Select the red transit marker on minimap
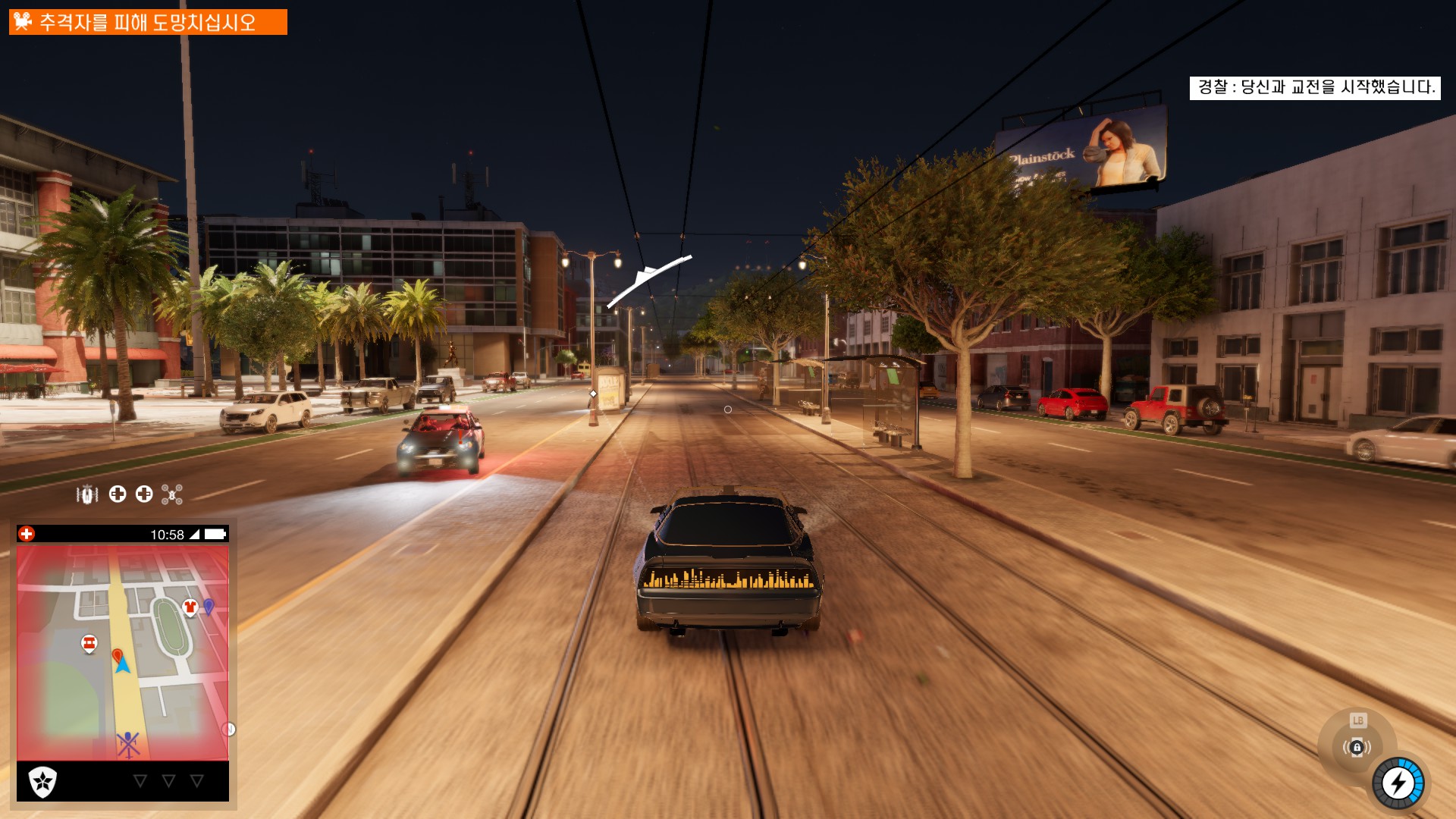The image size is (1456, 819). (x=89, y=644)
